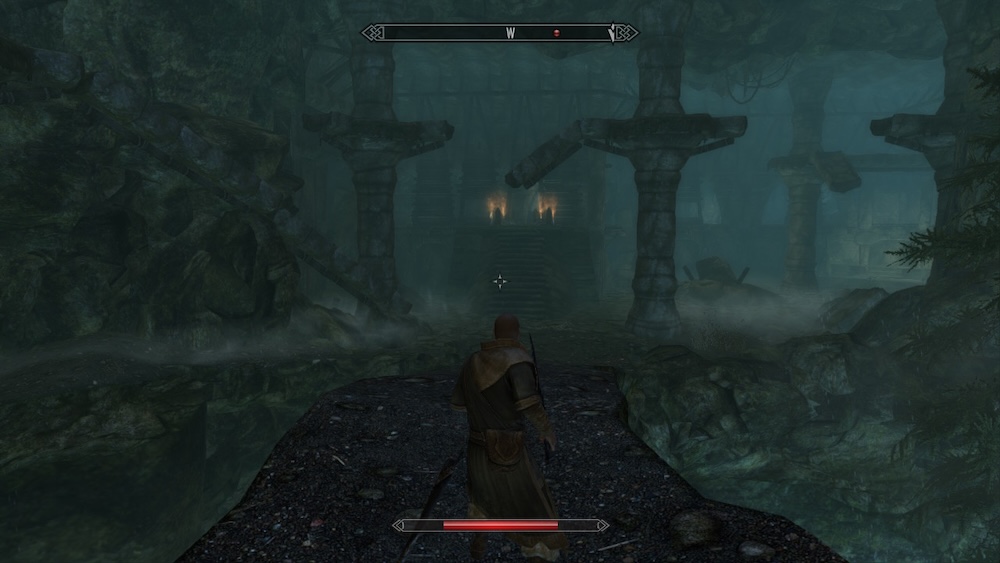Click the red enemy marker on the compass
Screen dimensions: 1000x563
click(557, 33)
